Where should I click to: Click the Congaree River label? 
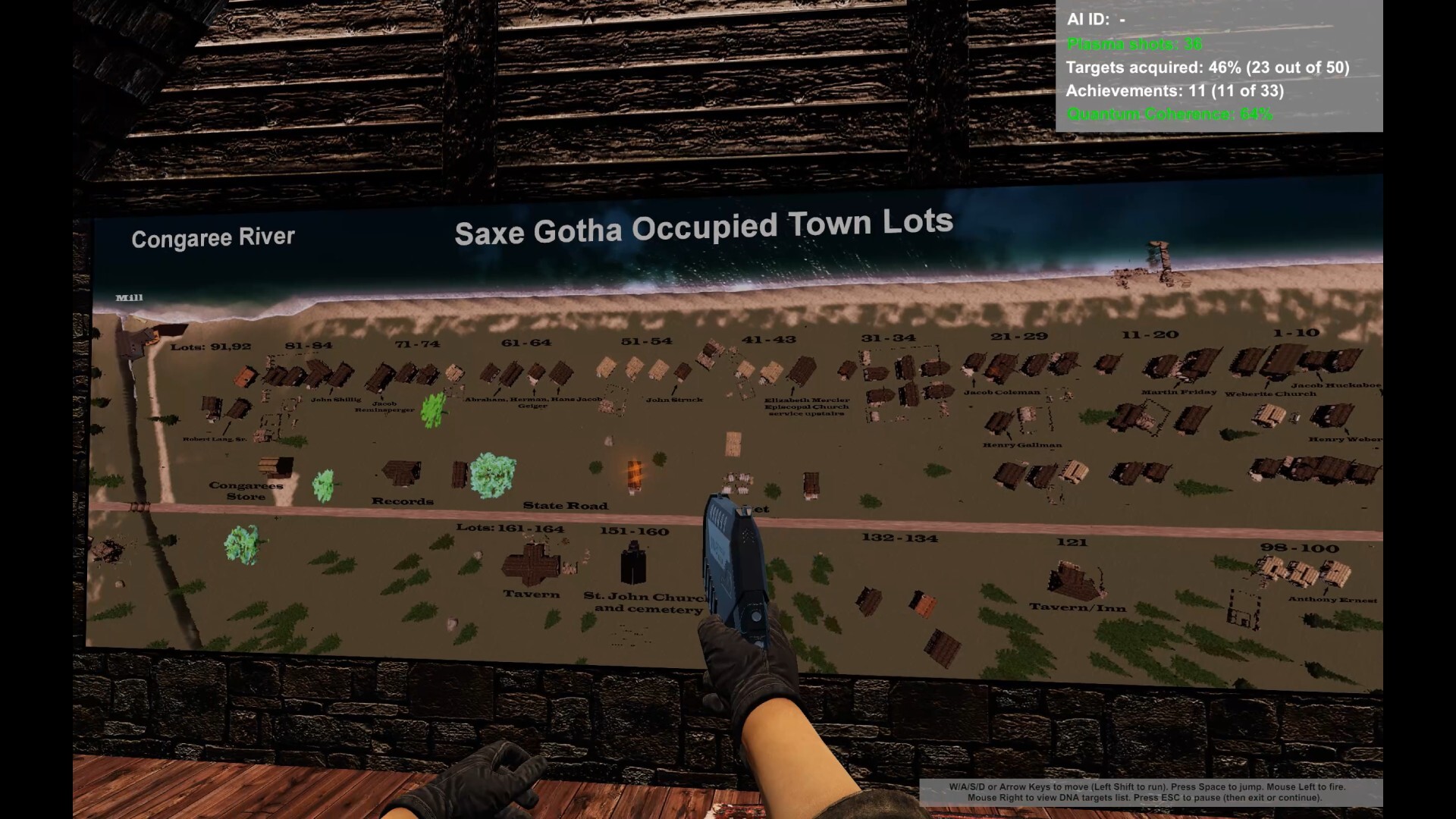pos(213,237)
